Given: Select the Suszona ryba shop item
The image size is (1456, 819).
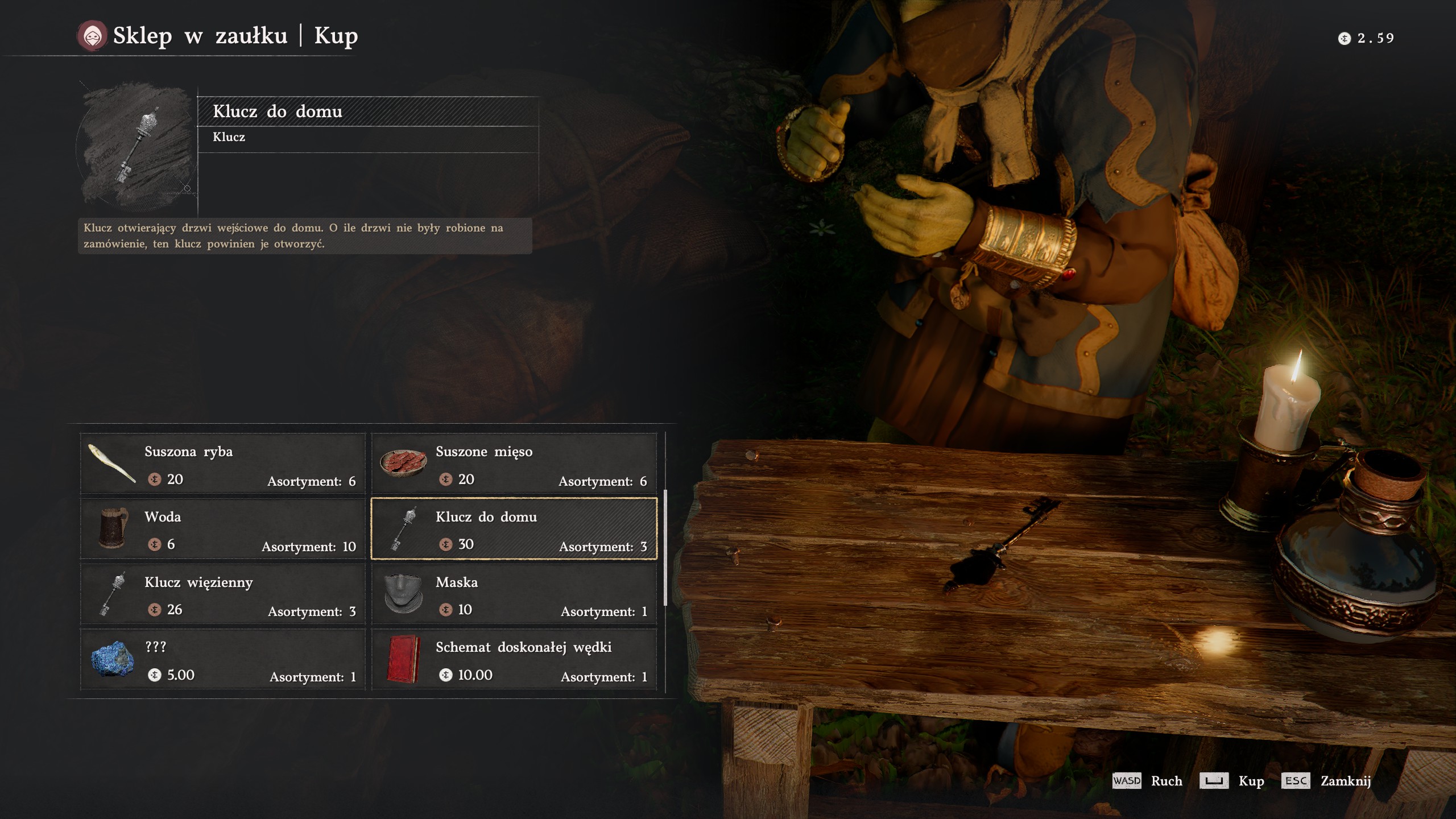Looking at the screenshot, I should pyautogui.click(x=223, y=464).
